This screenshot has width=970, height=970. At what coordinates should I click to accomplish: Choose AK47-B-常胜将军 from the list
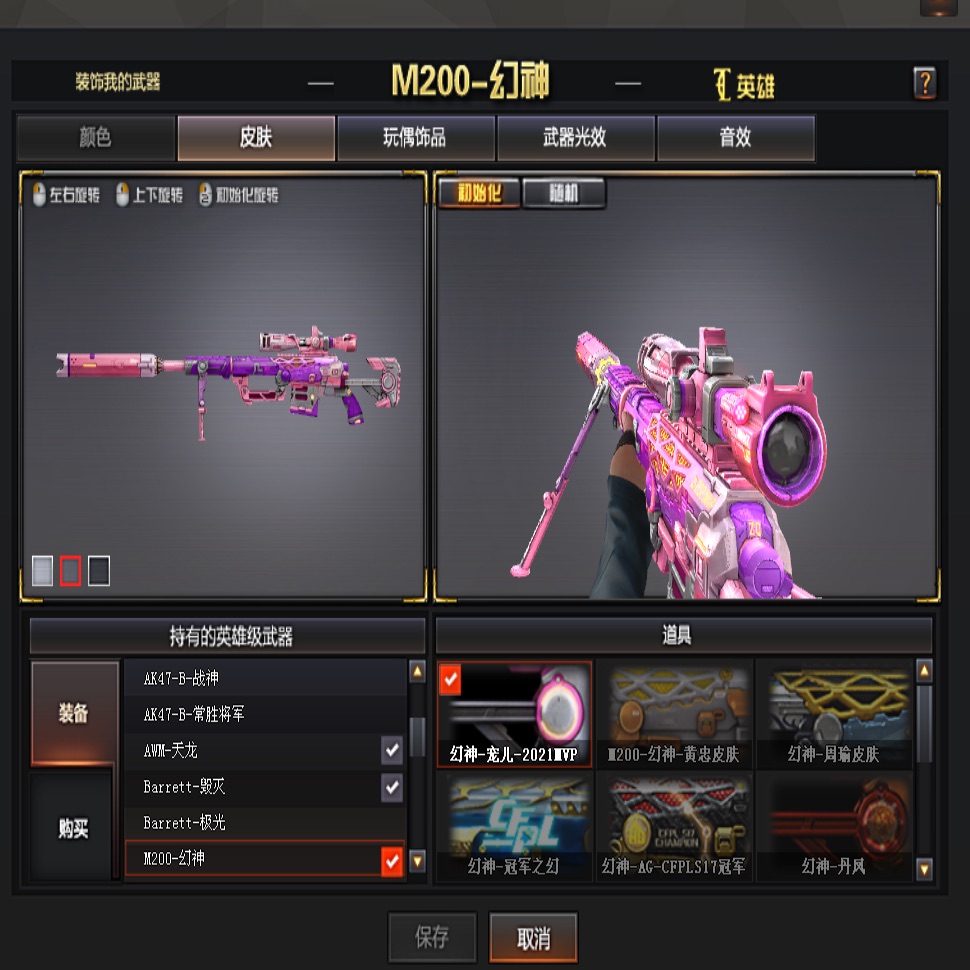(264, 714)
